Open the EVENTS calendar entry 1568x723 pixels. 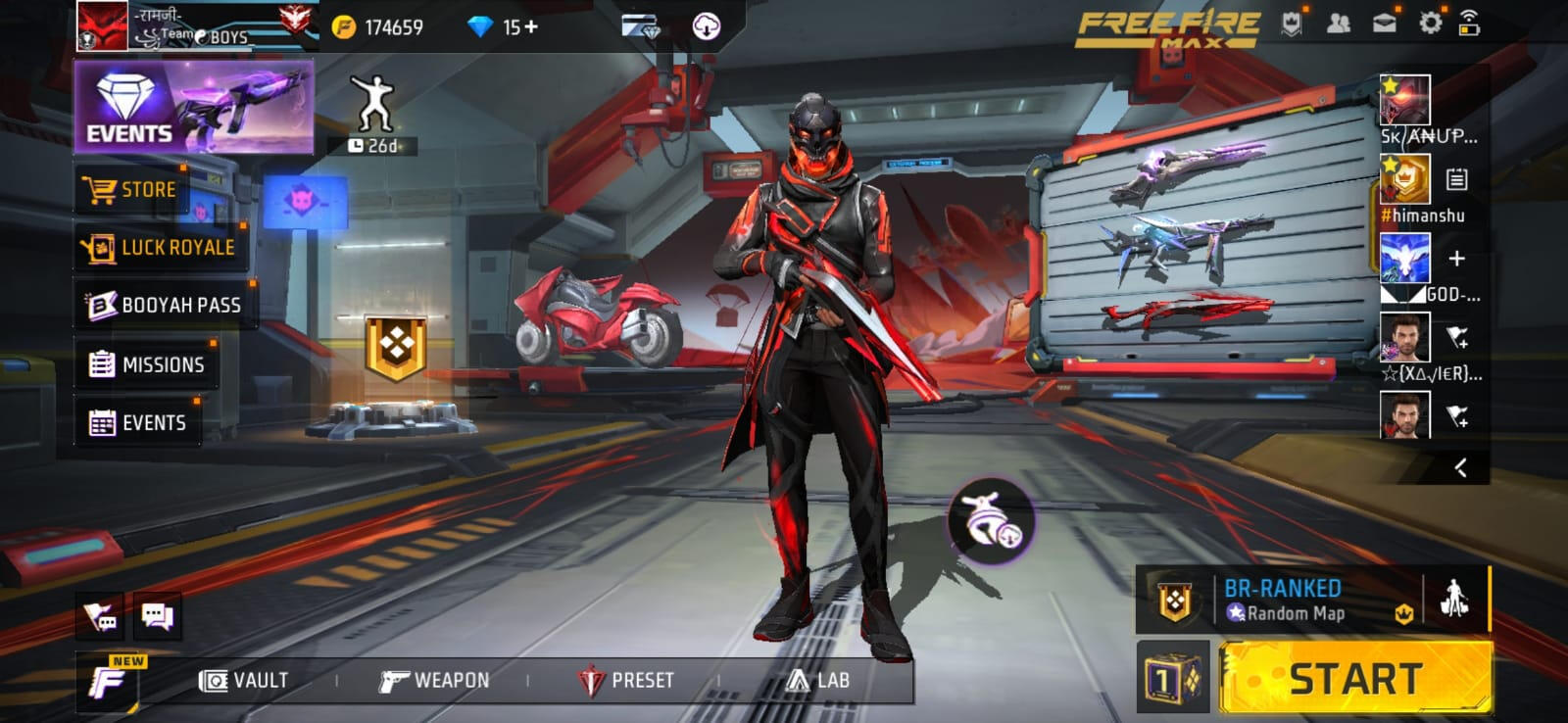pyautogui.click(x=137, y=422)
